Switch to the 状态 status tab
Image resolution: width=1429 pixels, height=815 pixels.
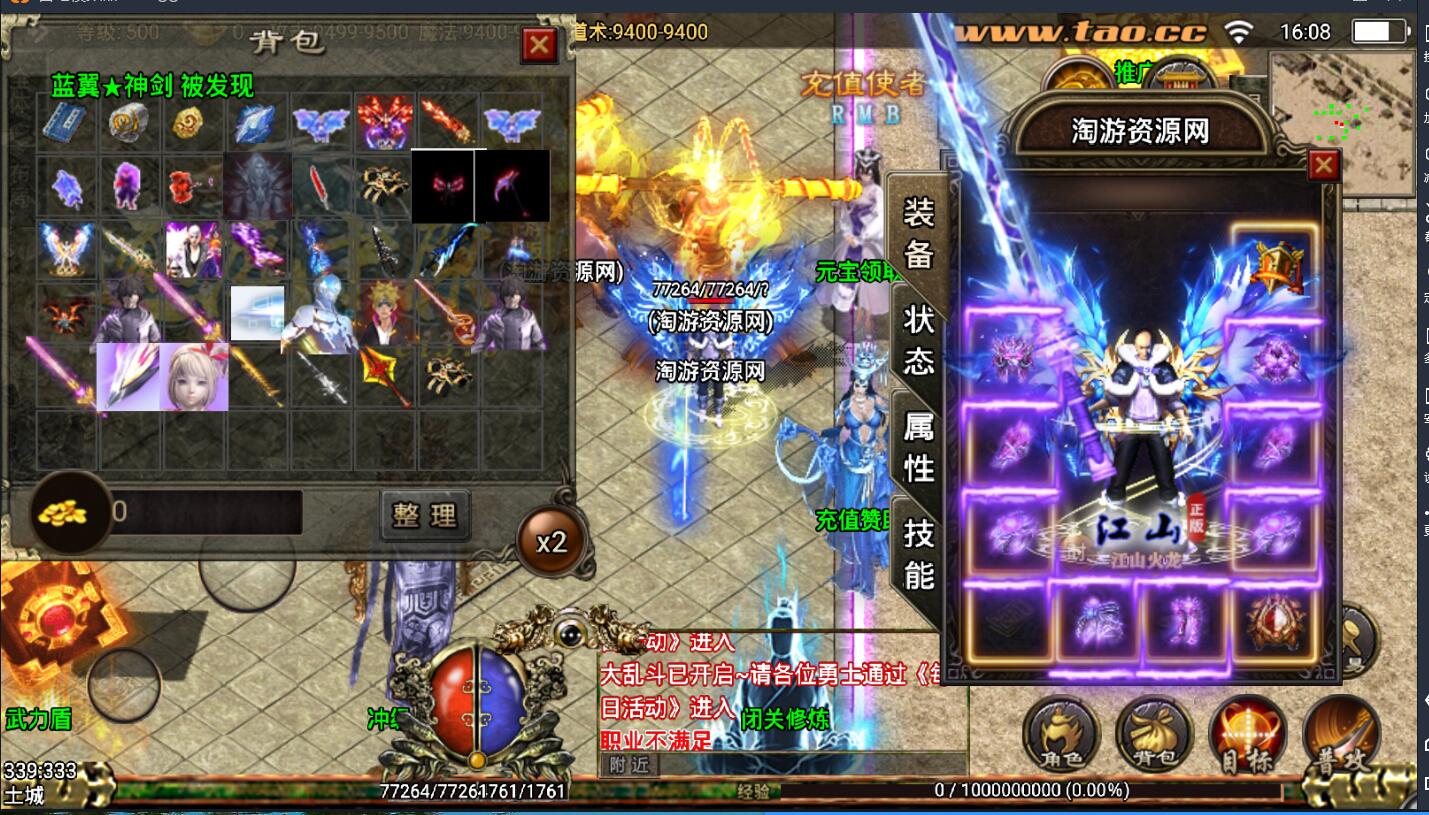[x=918, y=338]
